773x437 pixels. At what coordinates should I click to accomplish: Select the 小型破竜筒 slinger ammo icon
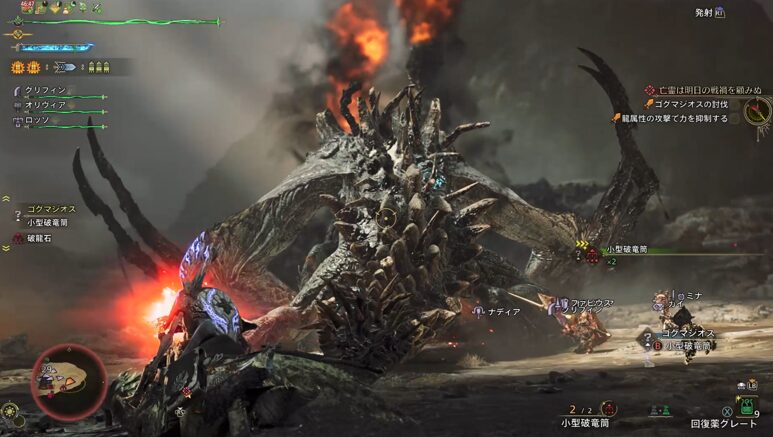[608, 408]
